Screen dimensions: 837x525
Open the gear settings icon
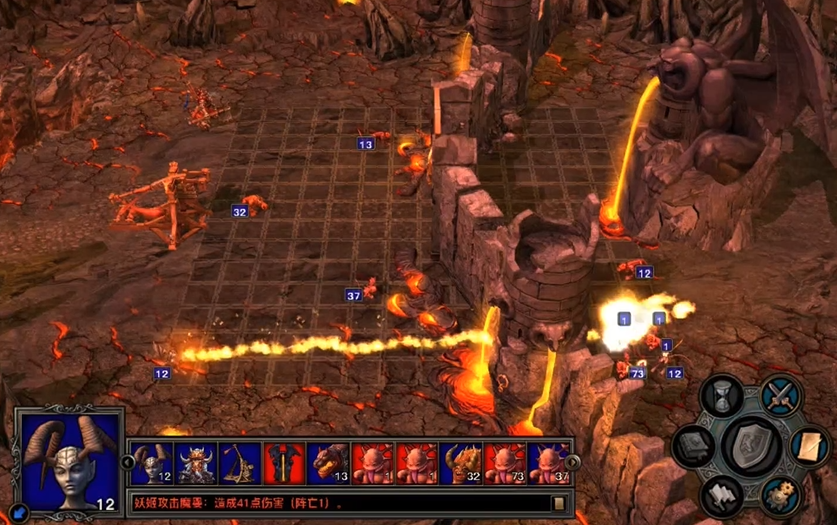(780, 493)
